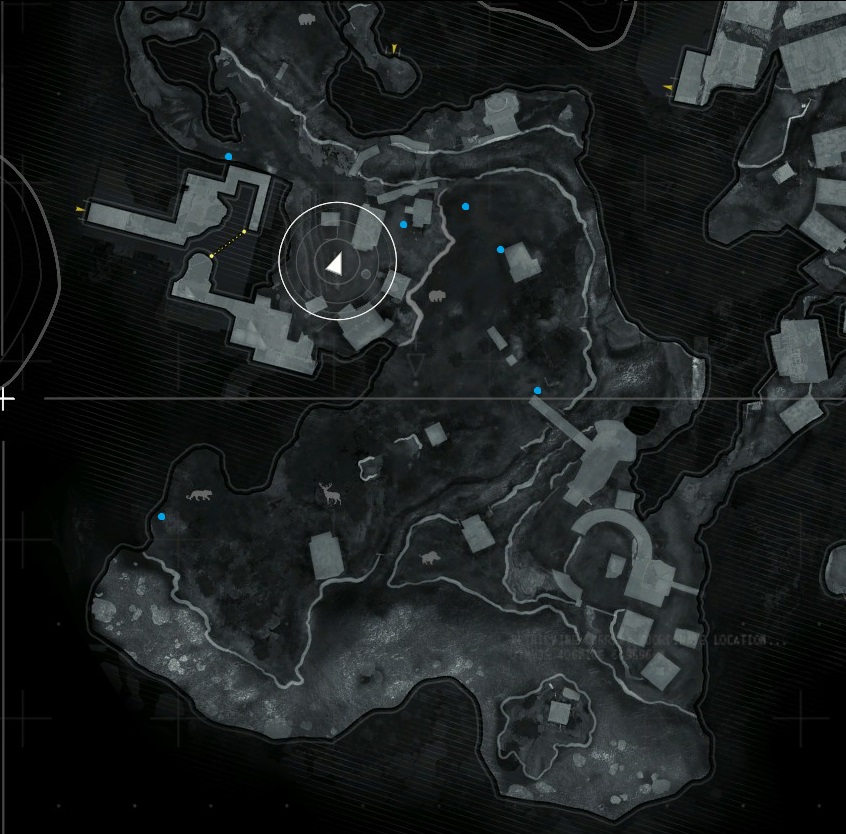Select the blue dot beside the wolf icon
The height and width of the screenshot is (834, 846).
(162, 517)
